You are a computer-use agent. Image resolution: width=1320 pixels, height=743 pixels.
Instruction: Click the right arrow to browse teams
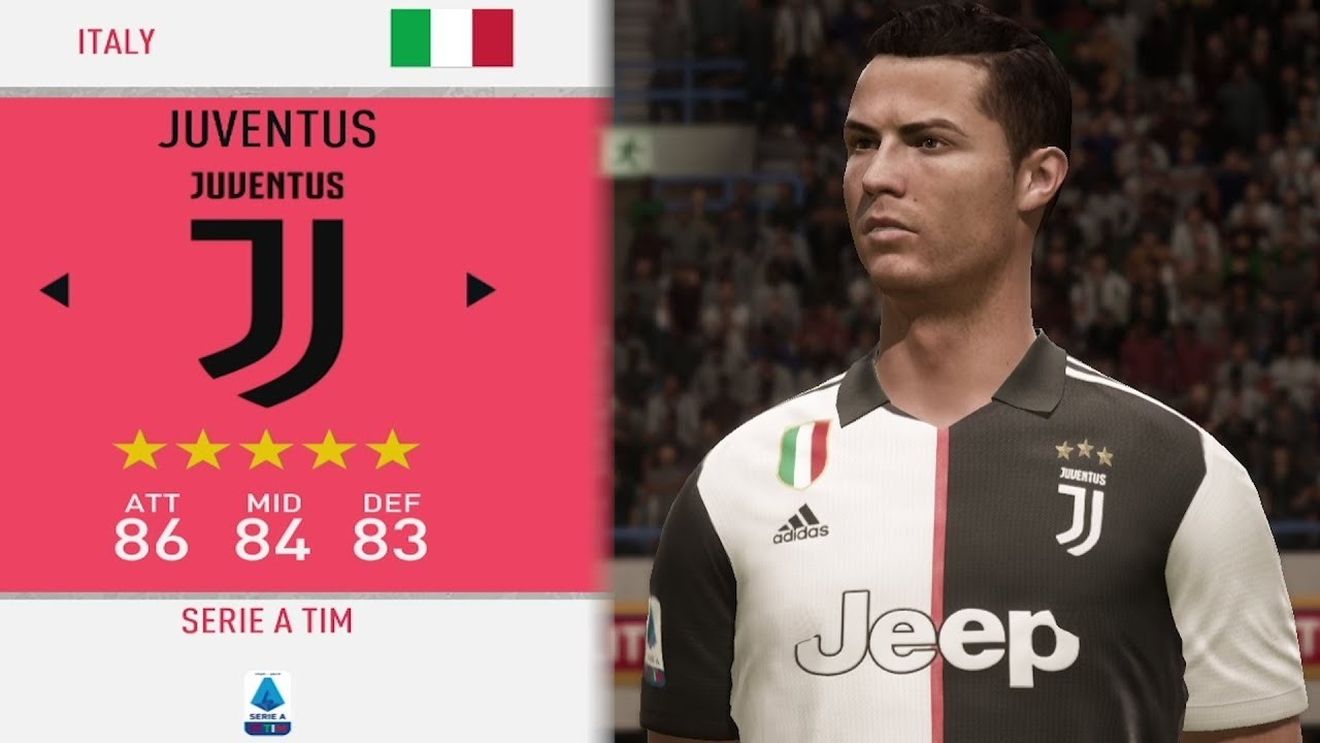pos(480,288)
